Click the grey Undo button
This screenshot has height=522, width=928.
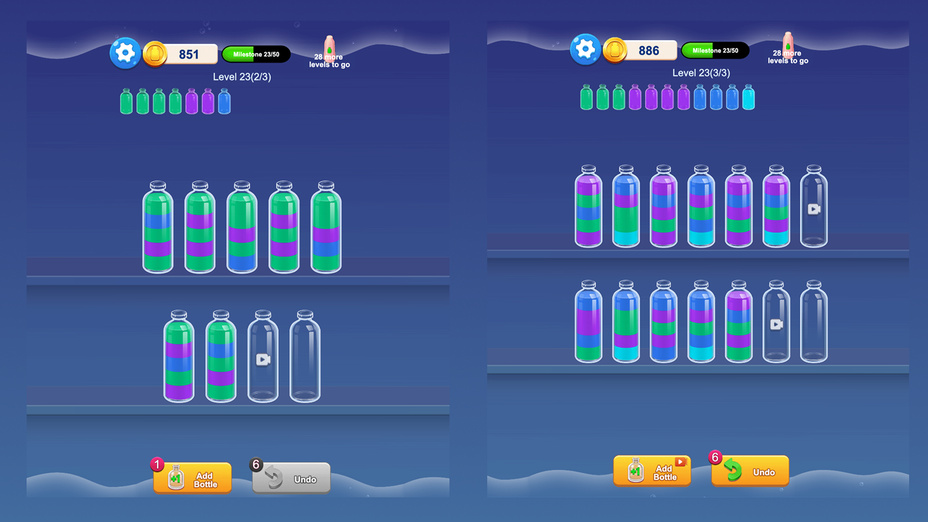pos(291,479)
